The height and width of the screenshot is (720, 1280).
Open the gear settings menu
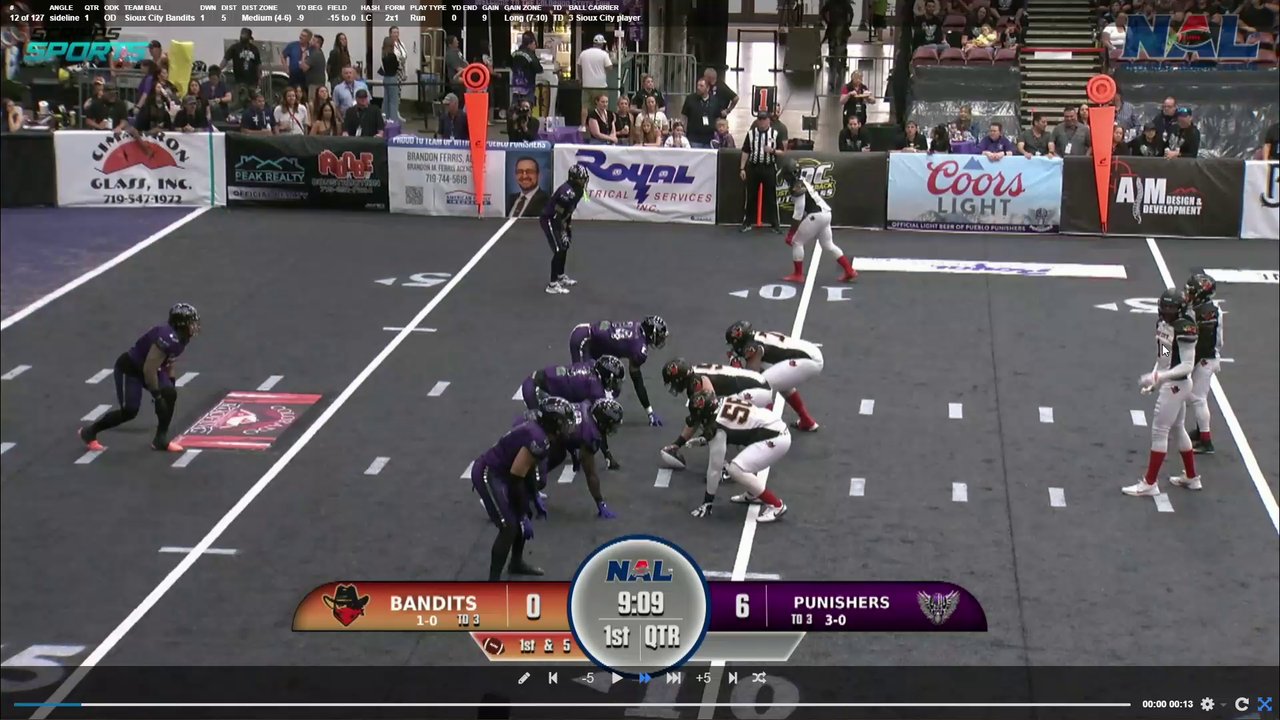1207,704
